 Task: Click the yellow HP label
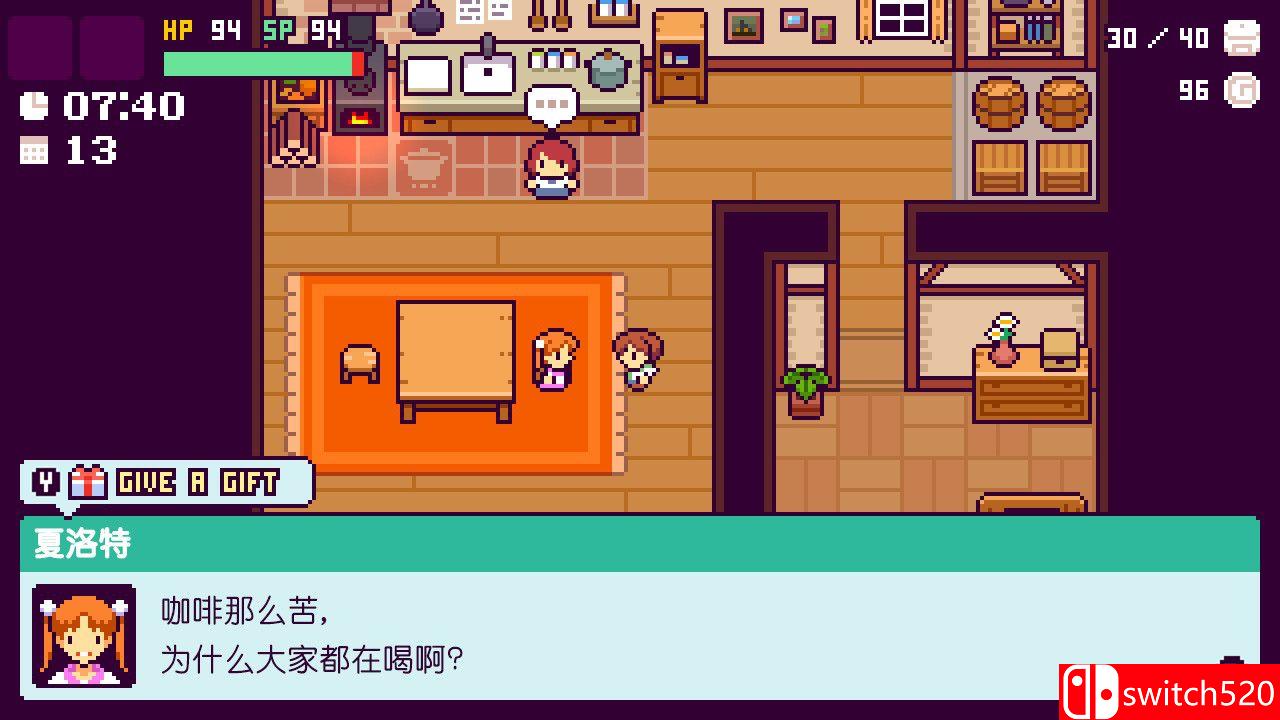[178, 29]
